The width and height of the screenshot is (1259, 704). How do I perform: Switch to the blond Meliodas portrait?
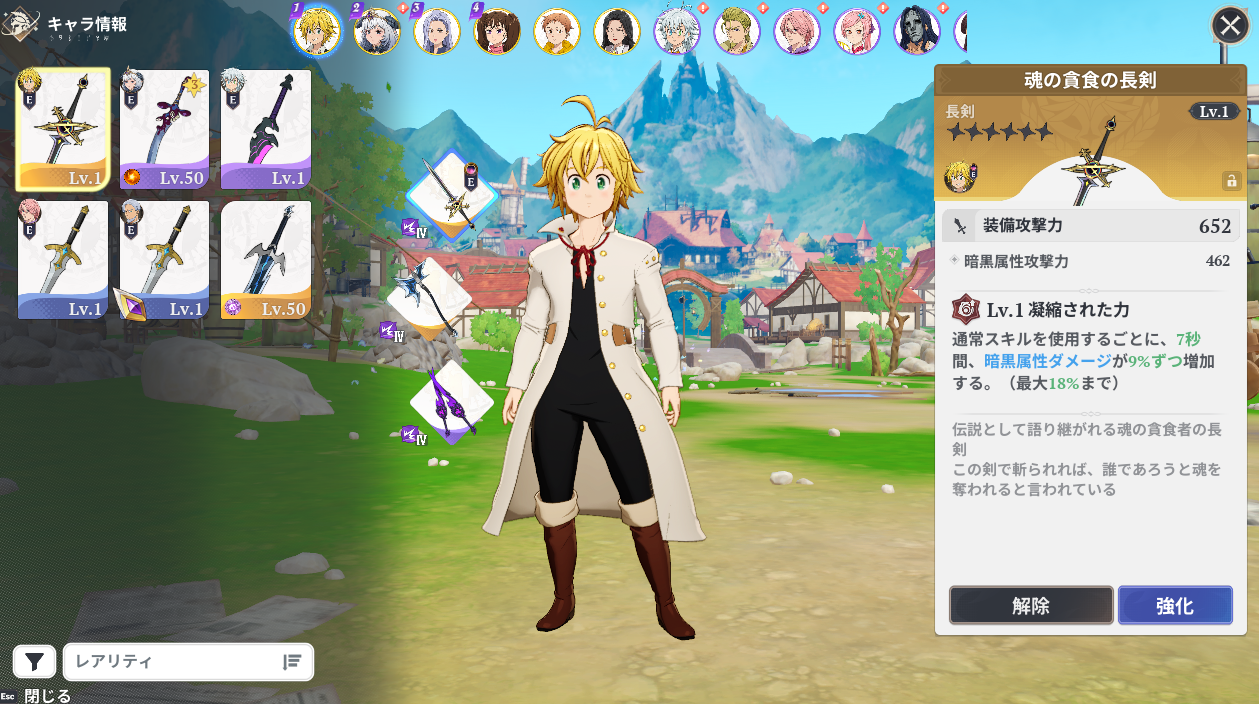(317, 31)
